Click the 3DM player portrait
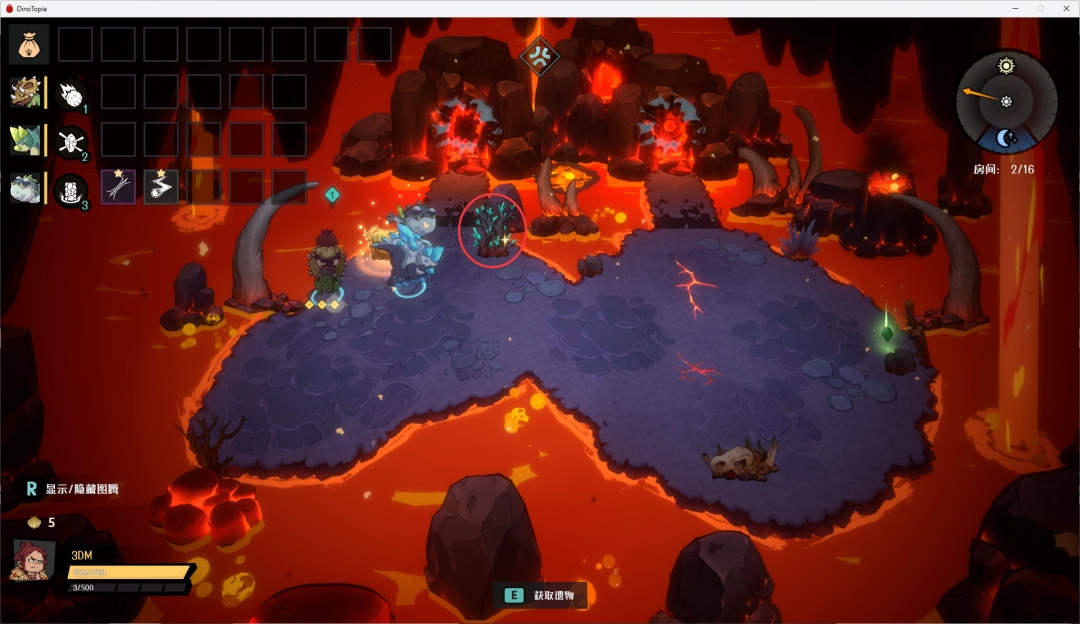 [x=32, y=560]
